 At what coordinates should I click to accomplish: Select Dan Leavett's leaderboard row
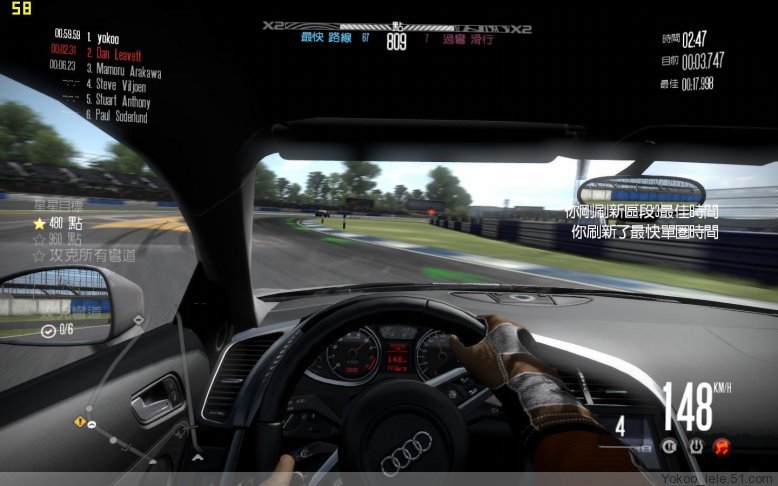(115, 52)
